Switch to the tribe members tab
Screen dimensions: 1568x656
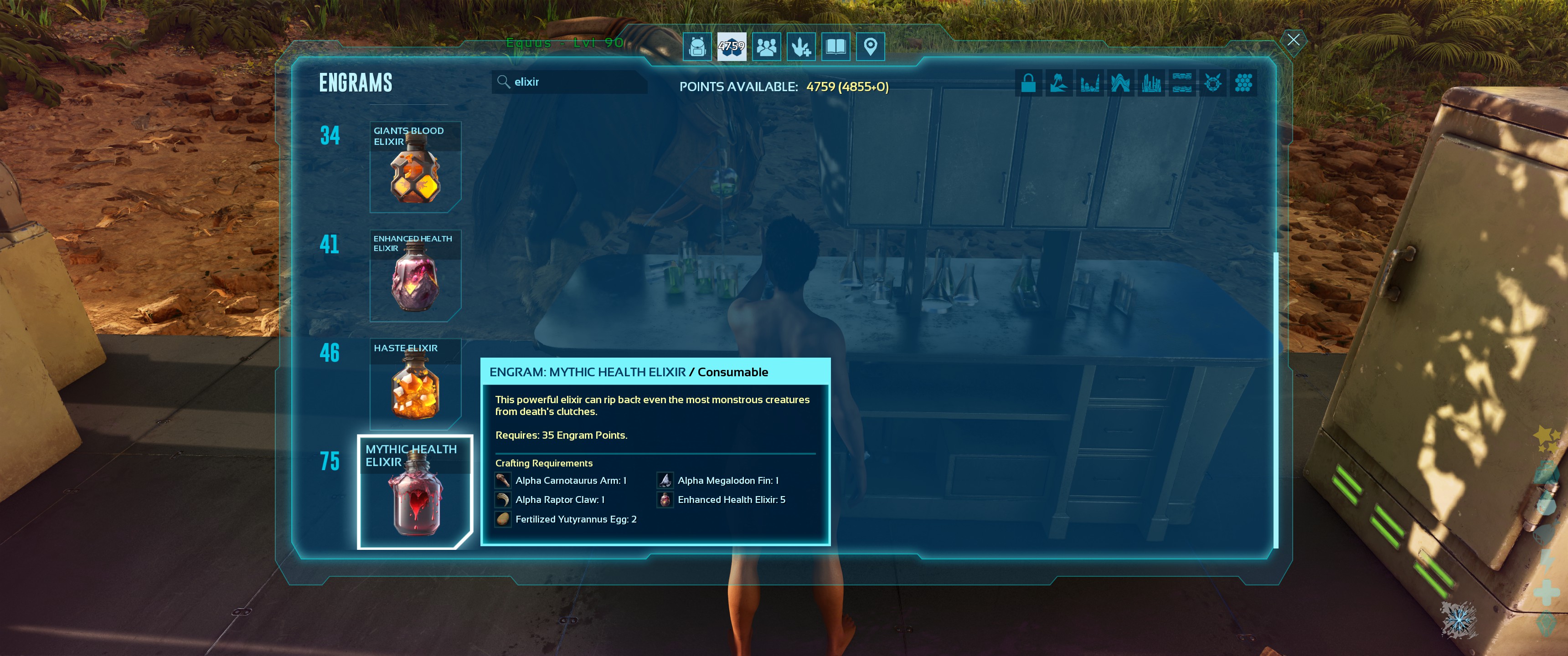[766, 47]
